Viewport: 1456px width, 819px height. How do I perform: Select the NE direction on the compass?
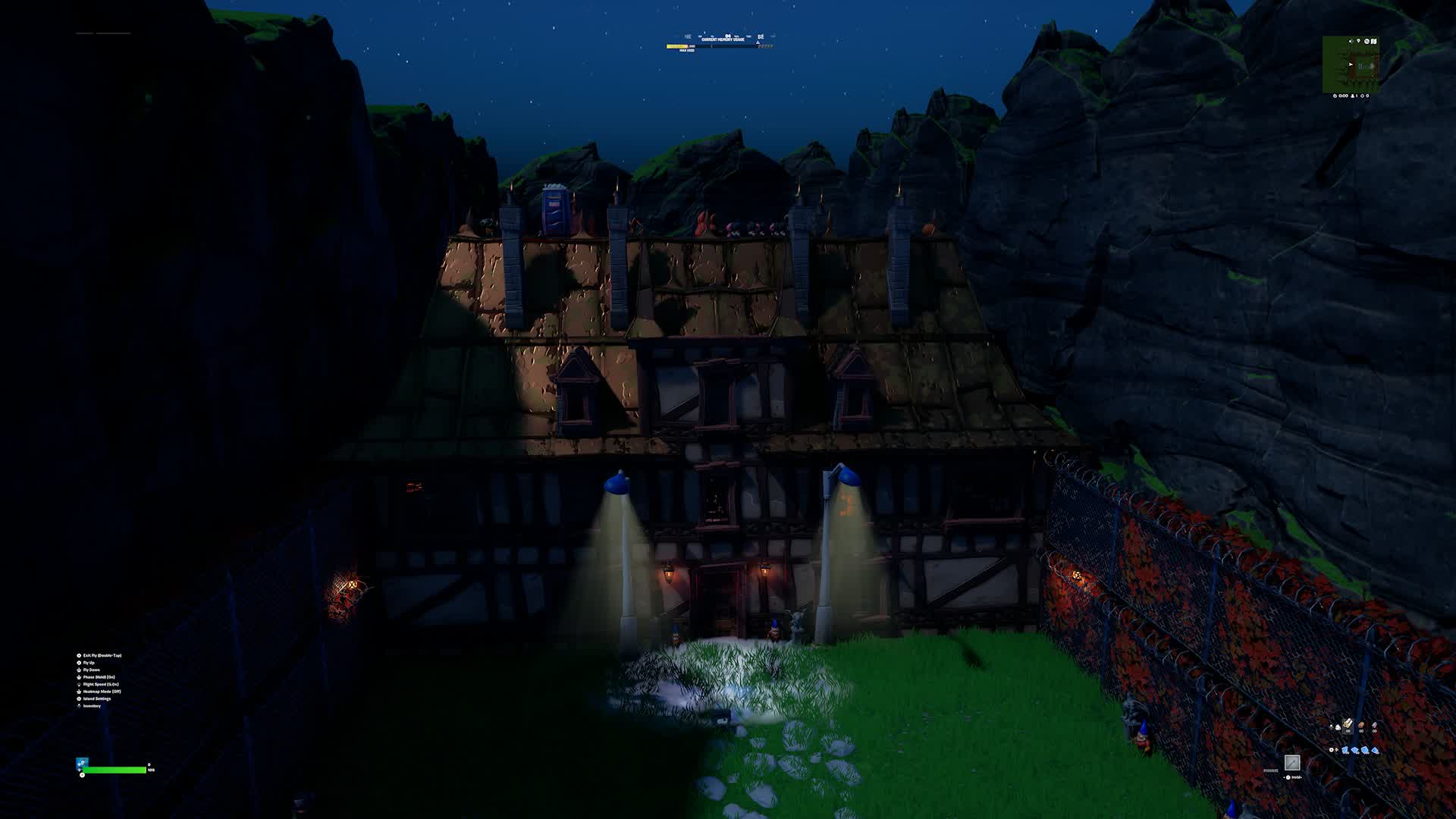[688, 36]
